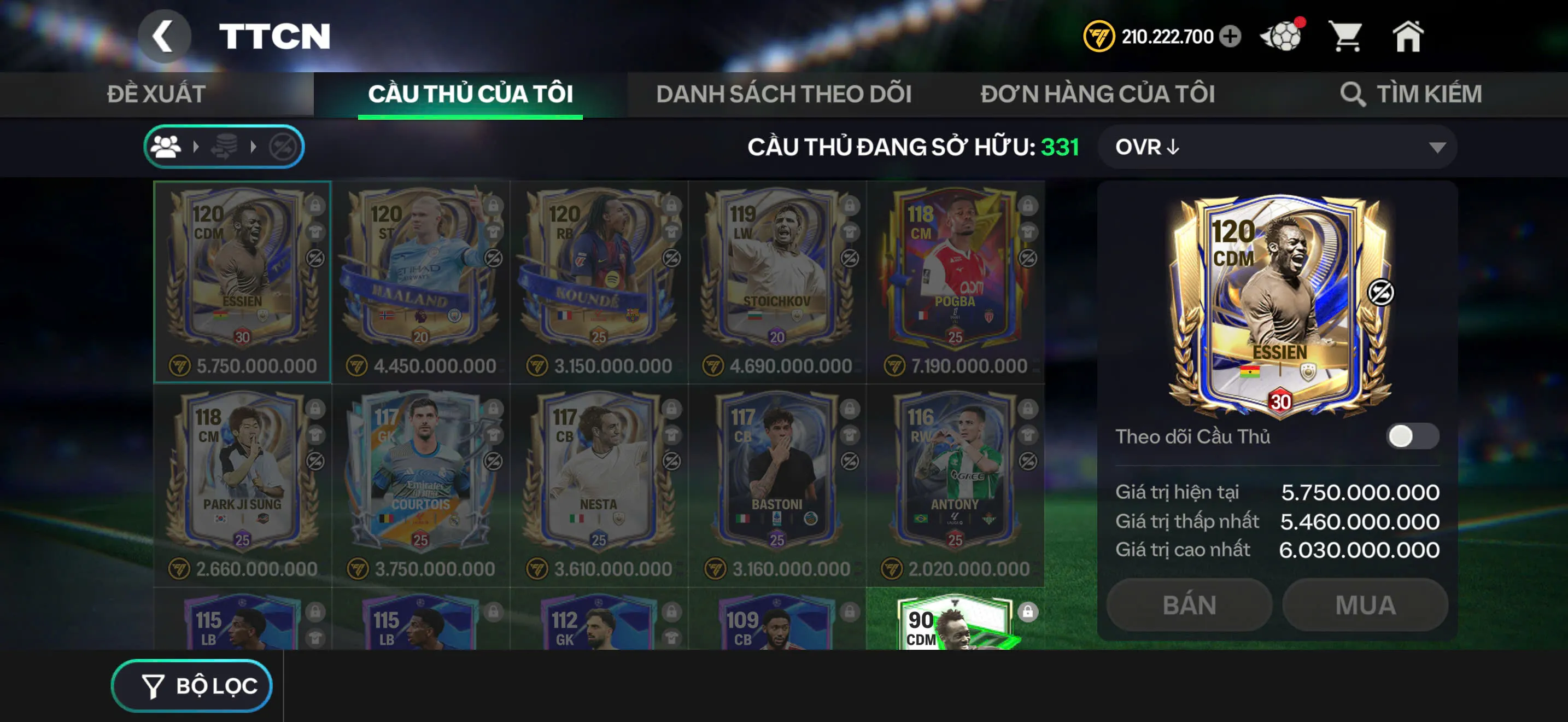Open the shopping cart icon
1568x722 pixels.
1348,38
